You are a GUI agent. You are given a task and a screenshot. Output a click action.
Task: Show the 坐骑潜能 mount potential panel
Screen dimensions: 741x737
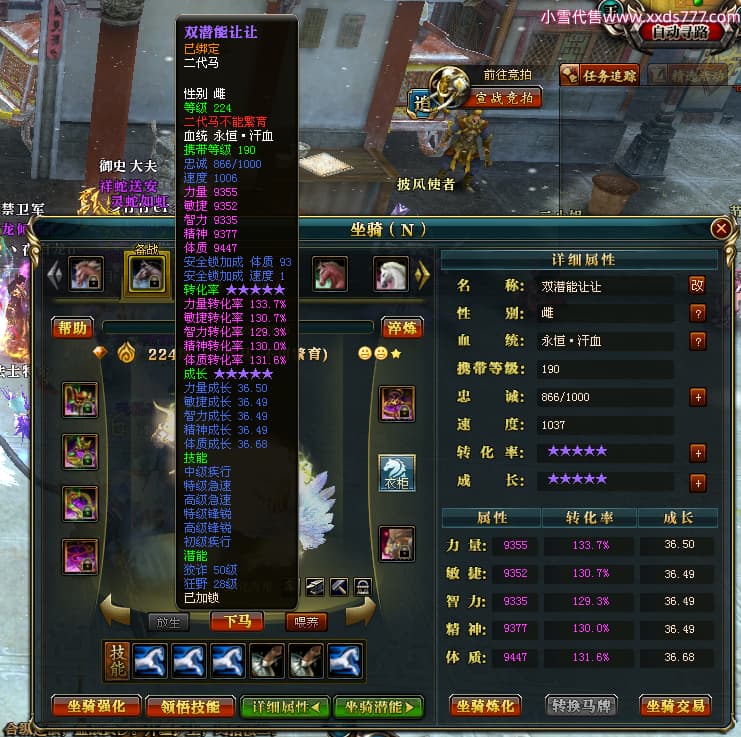(378, 706)
